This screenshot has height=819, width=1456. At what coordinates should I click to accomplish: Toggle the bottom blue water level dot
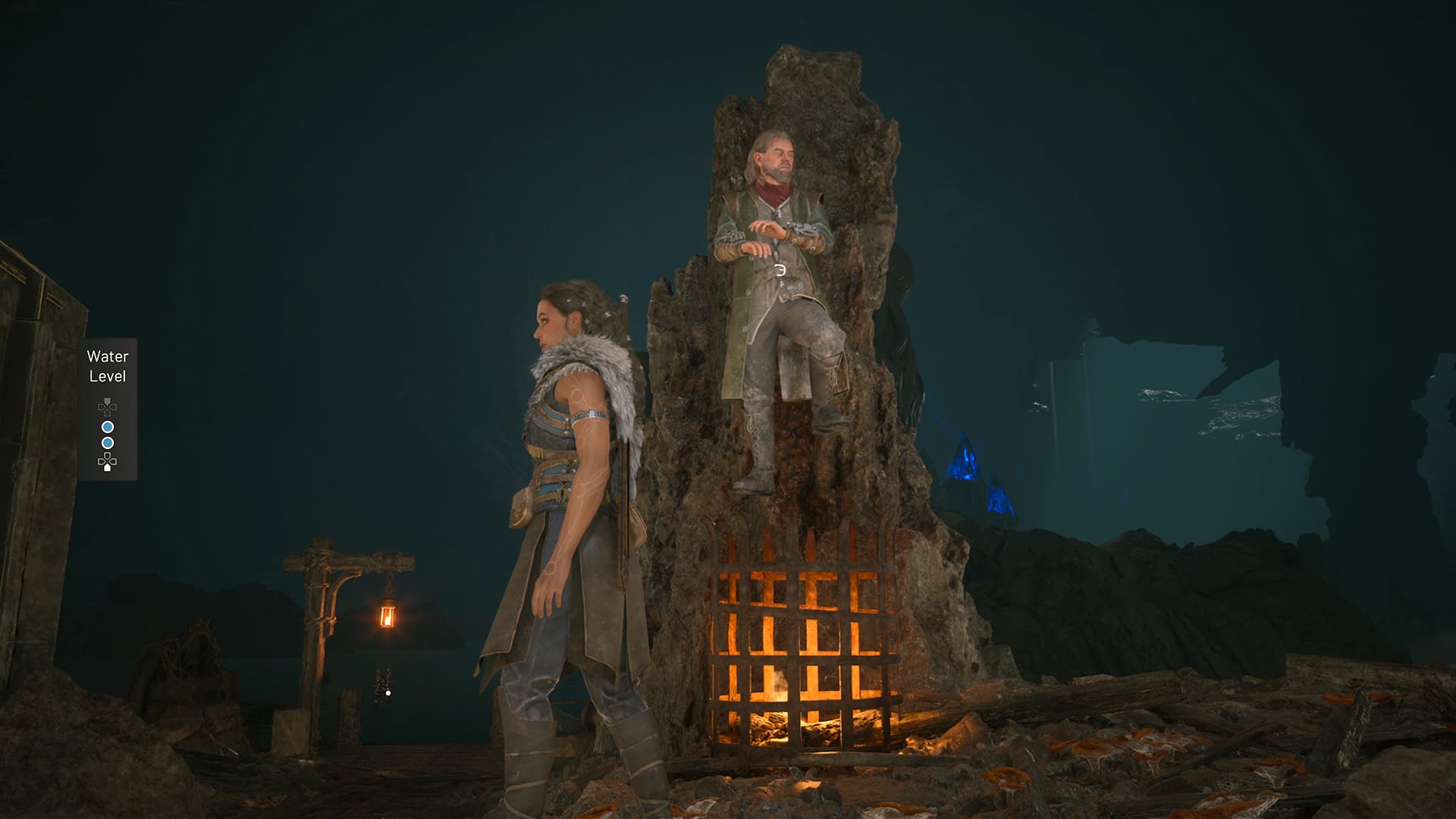108,441
